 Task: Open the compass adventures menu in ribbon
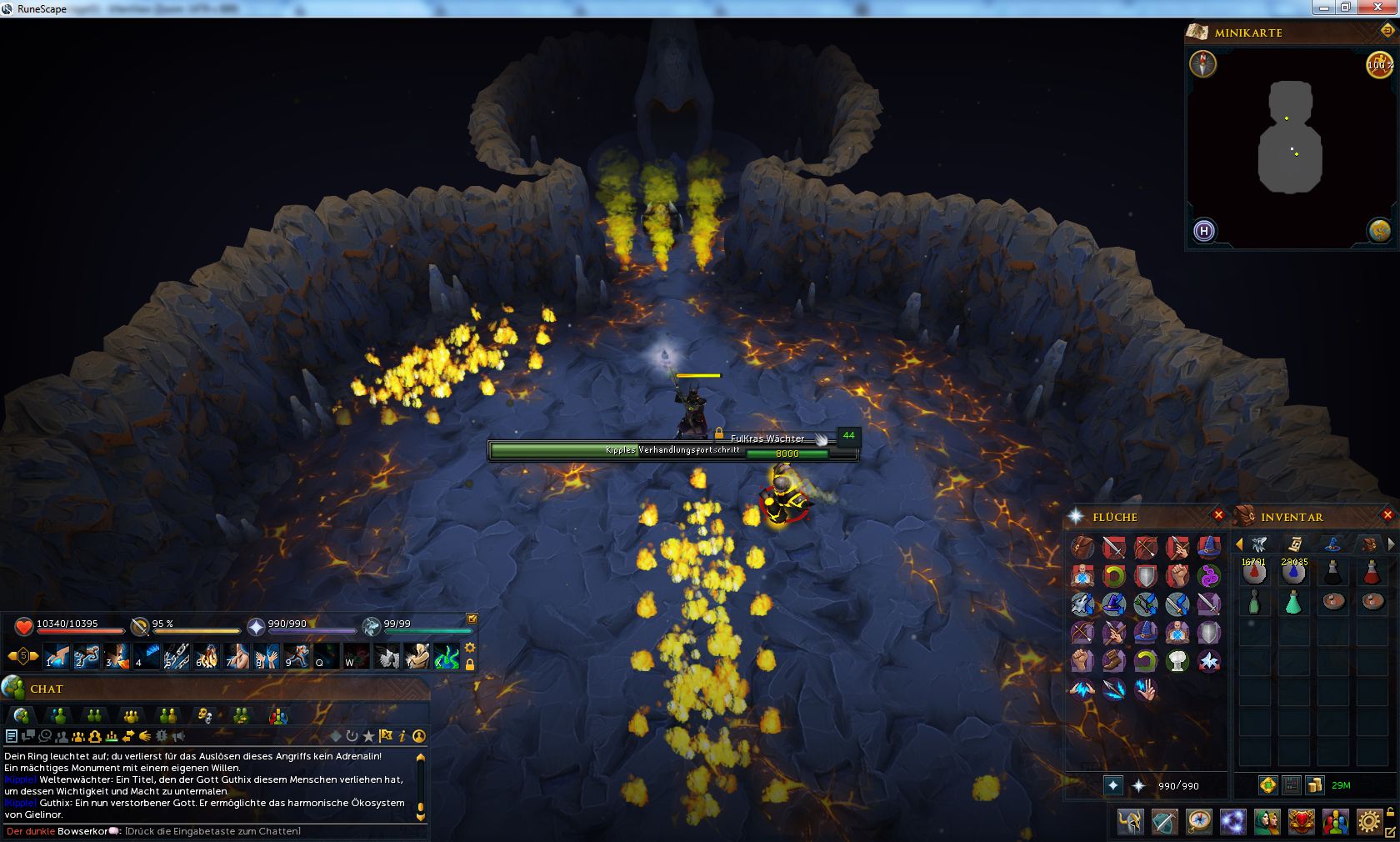pyautogui.click(x=1198, y=822)
